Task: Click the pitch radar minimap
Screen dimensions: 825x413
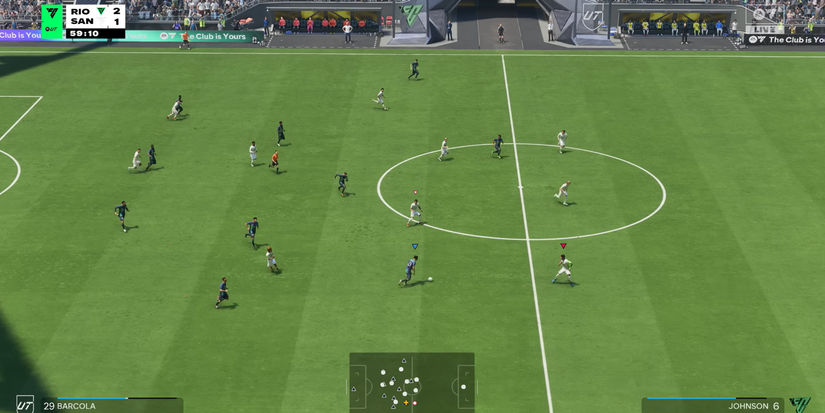Action: pos(411,382)
